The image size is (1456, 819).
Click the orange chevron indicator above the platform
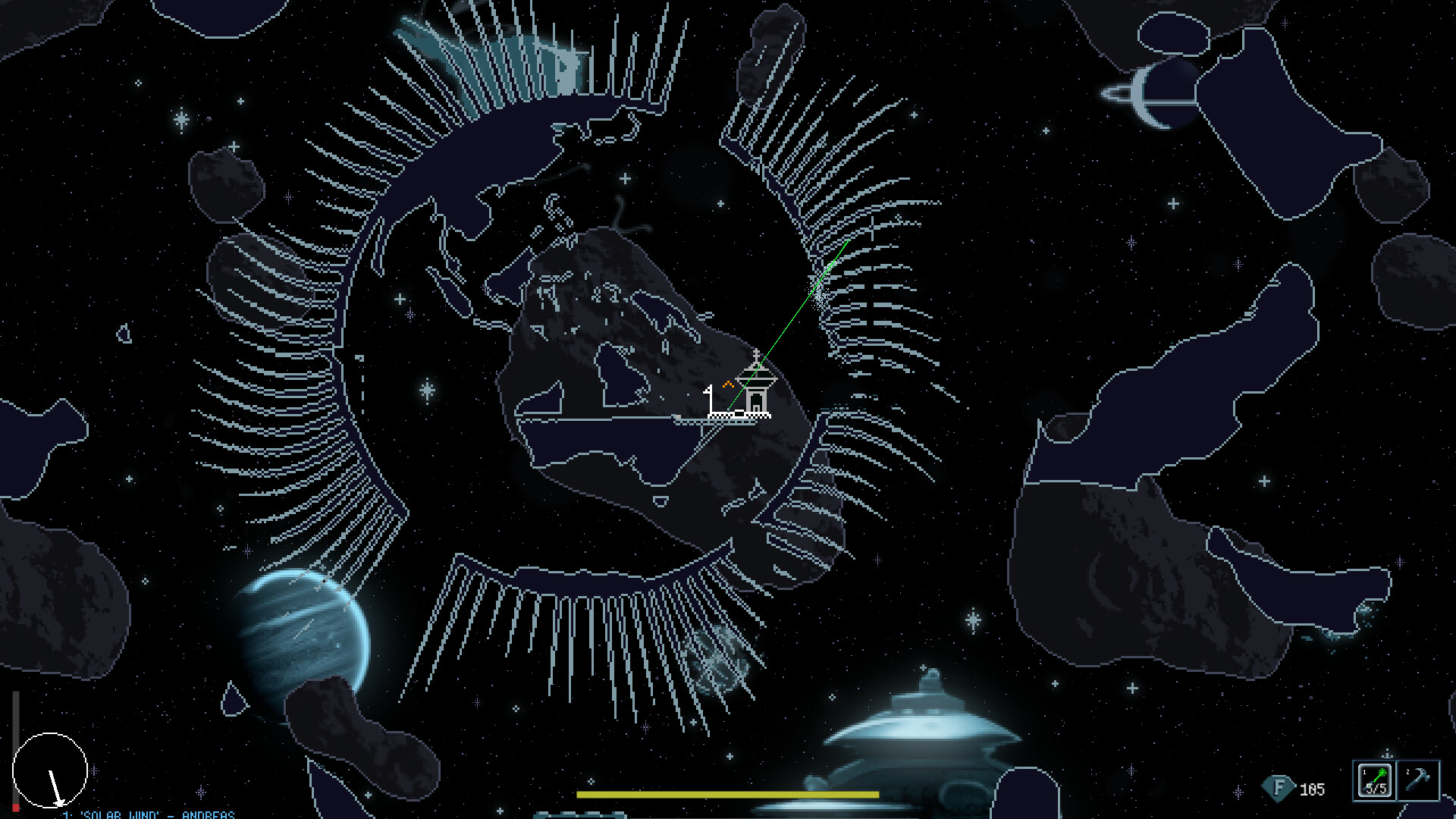tap(728, 384)
